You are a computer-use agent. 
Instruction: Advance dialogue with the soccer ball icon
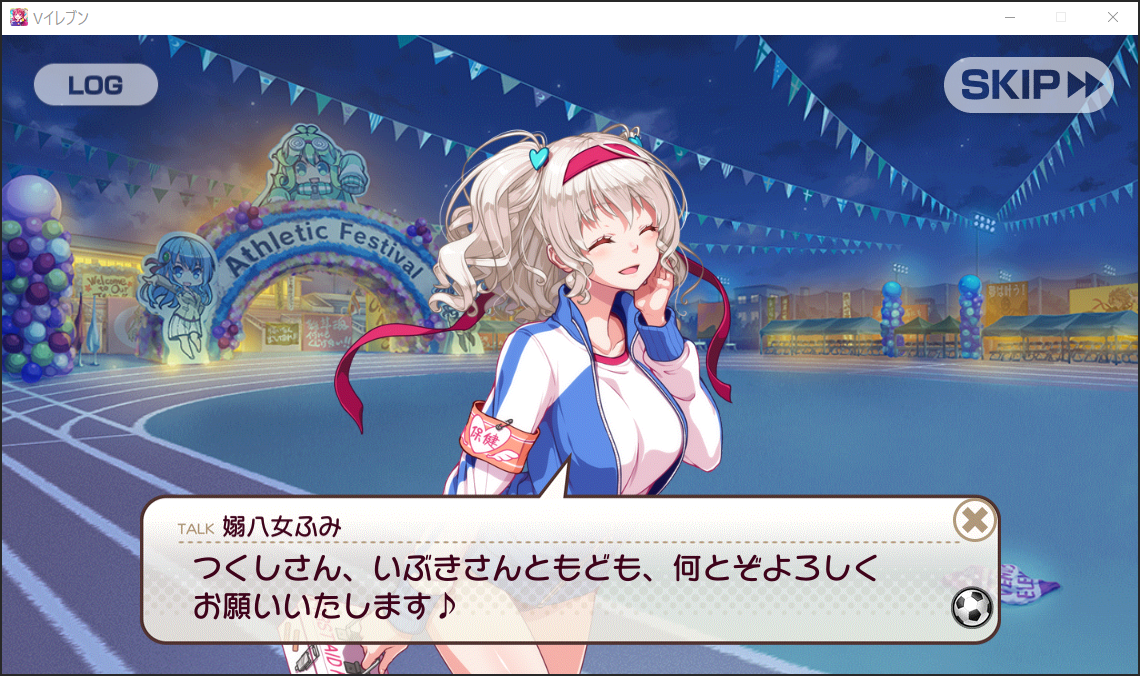point(972,607)
